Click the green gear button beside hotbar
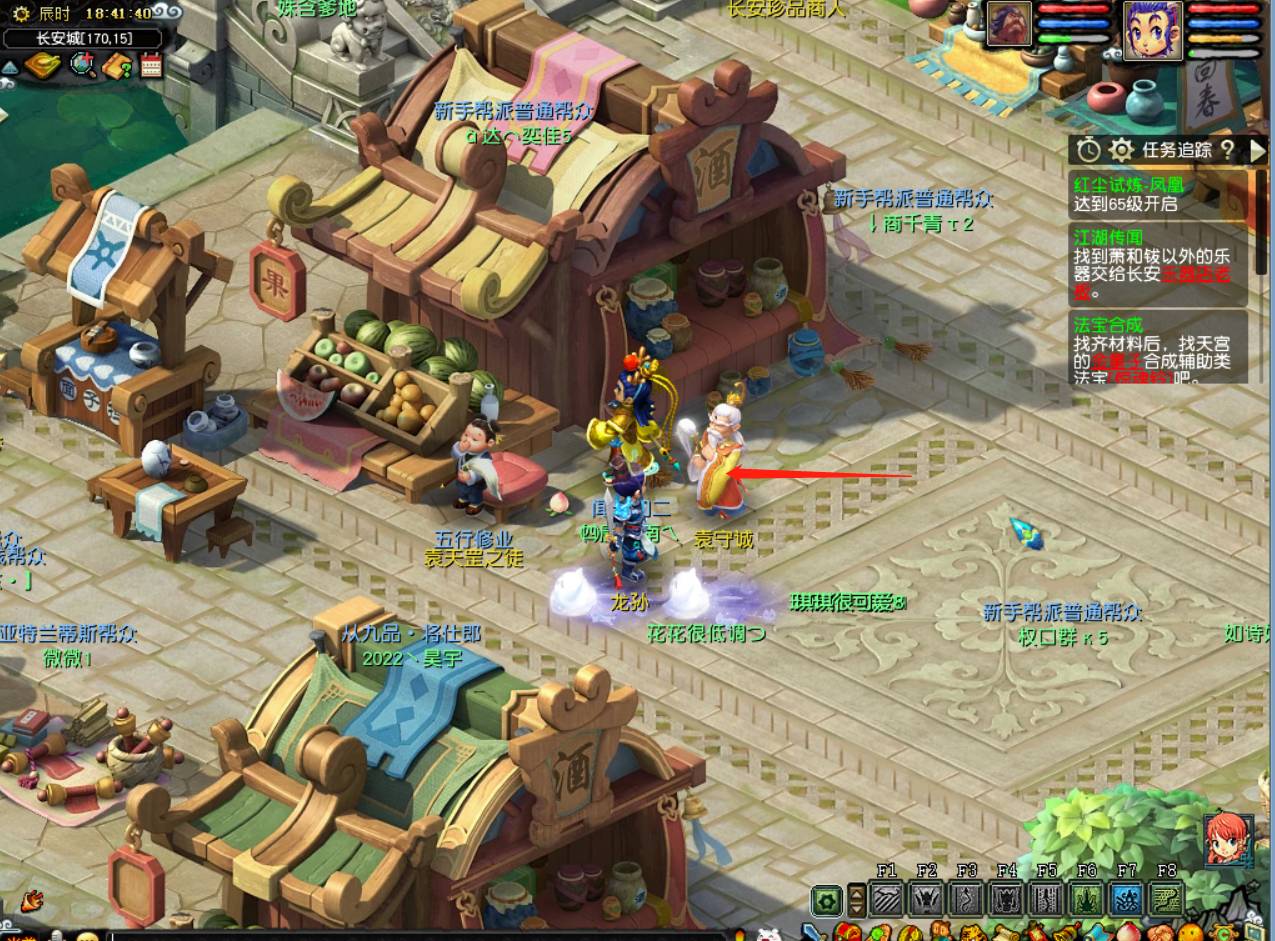1275x941 pixels. pyautogui.click(x=826, y=900)
